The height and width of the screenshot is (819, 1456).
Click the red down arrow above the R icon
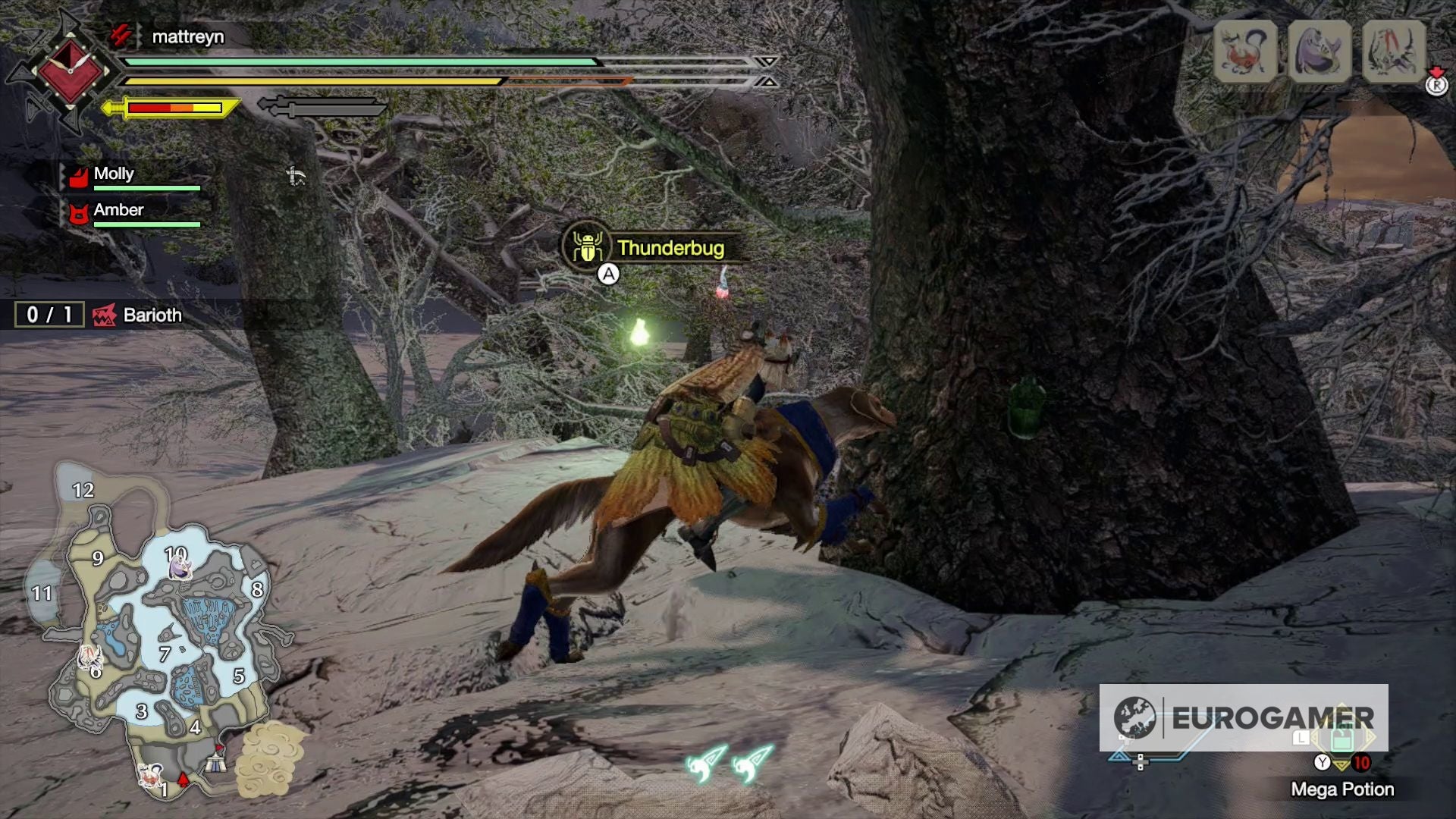pos(1436,73)
